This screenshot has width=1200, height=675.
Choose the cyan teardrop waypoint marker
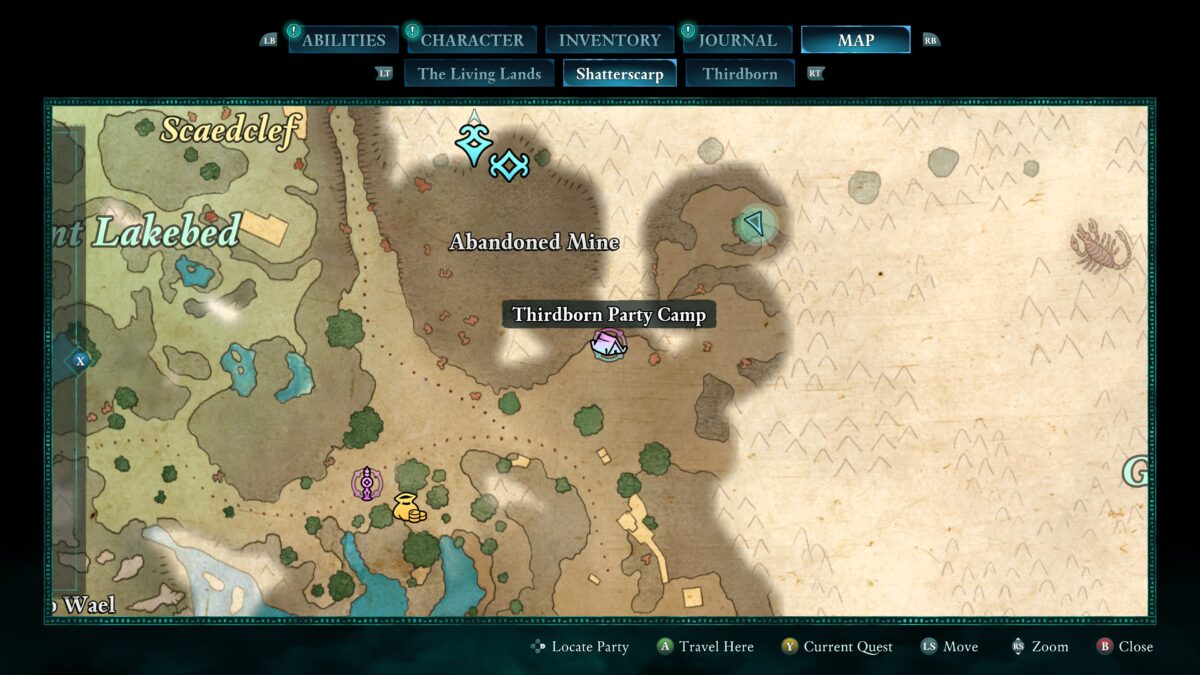tap(471, 143)
